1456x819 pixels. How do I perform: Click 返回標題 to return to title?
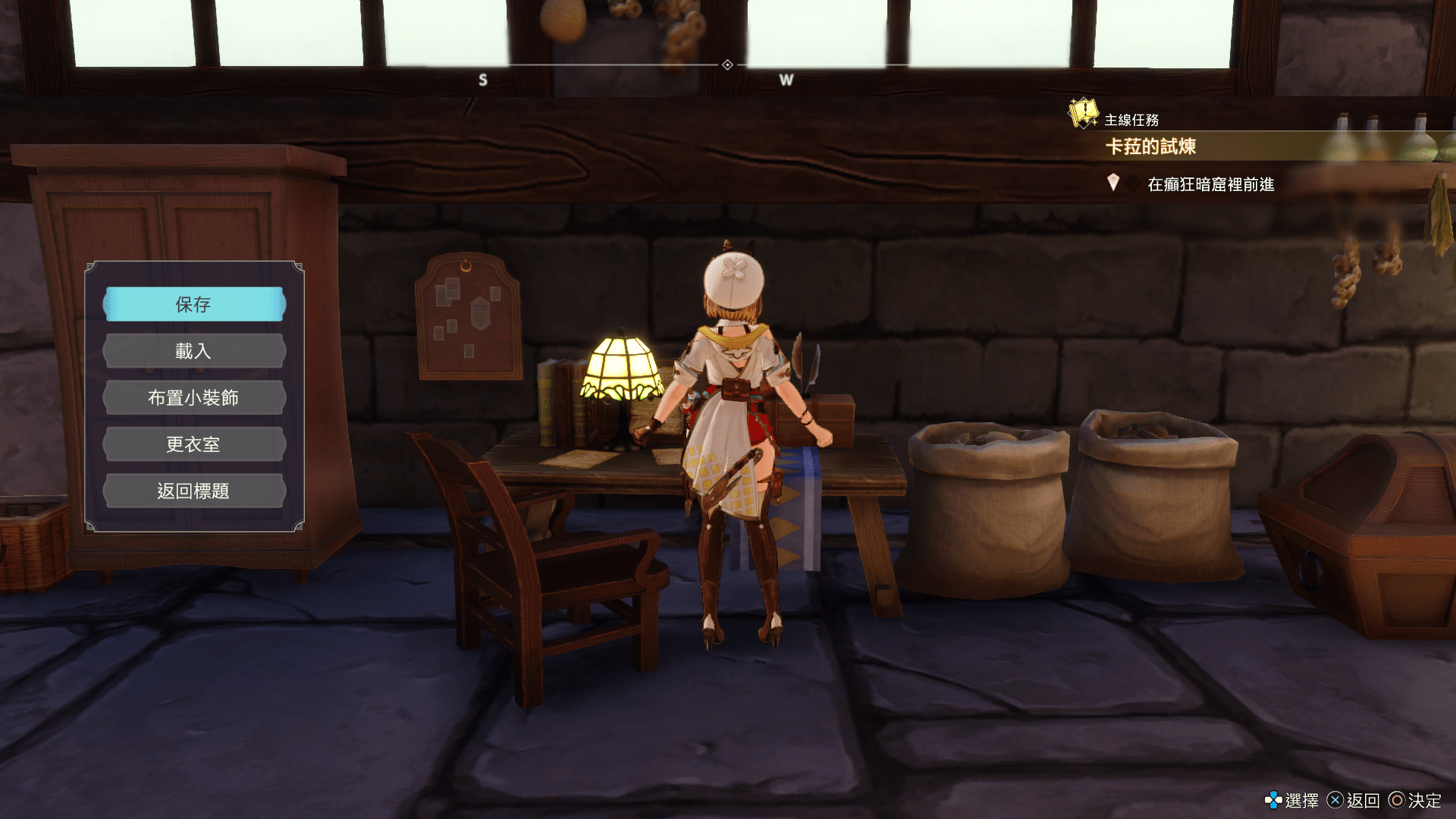coord(194,491)
